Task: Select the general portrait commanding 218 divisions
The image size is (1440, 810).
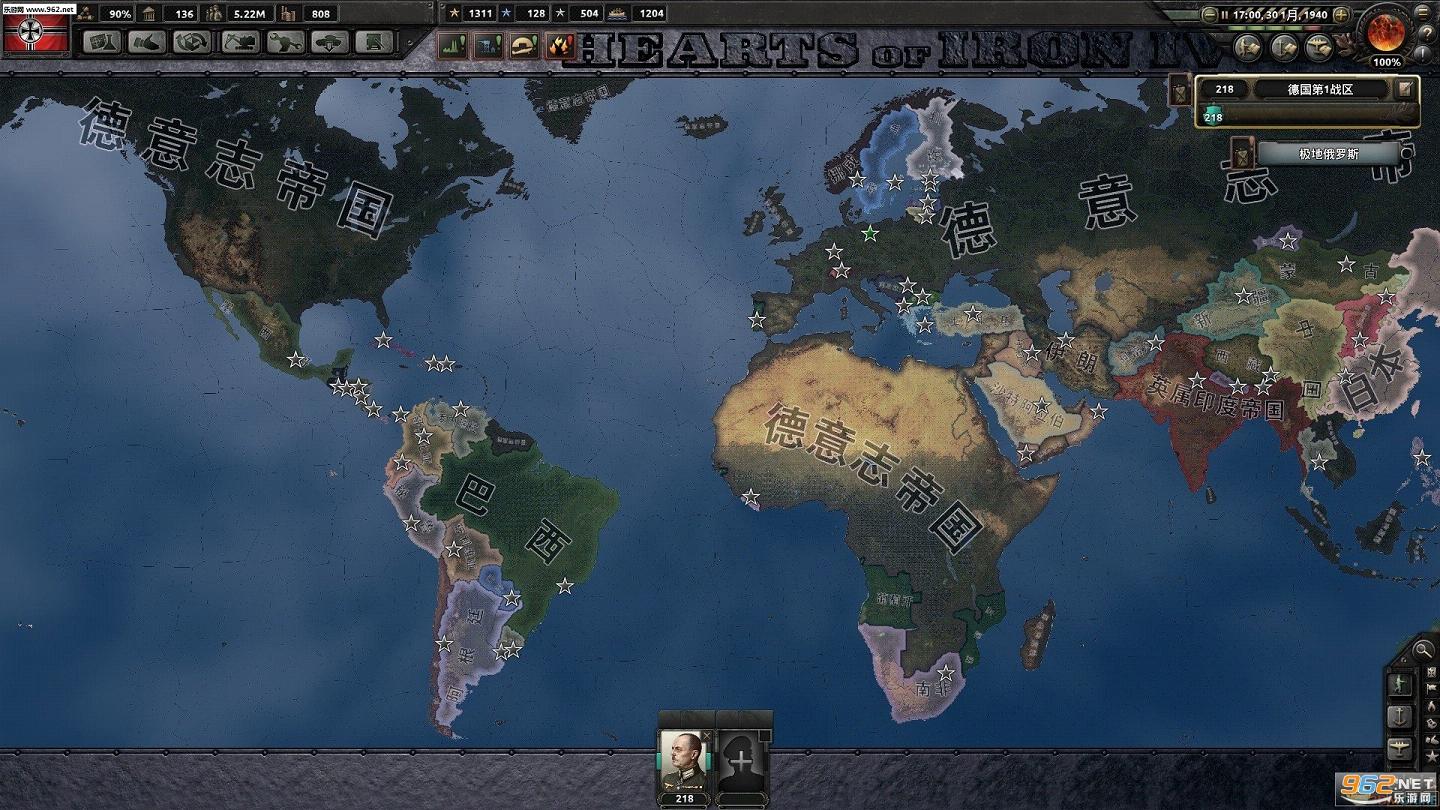Action: (684, 762)
